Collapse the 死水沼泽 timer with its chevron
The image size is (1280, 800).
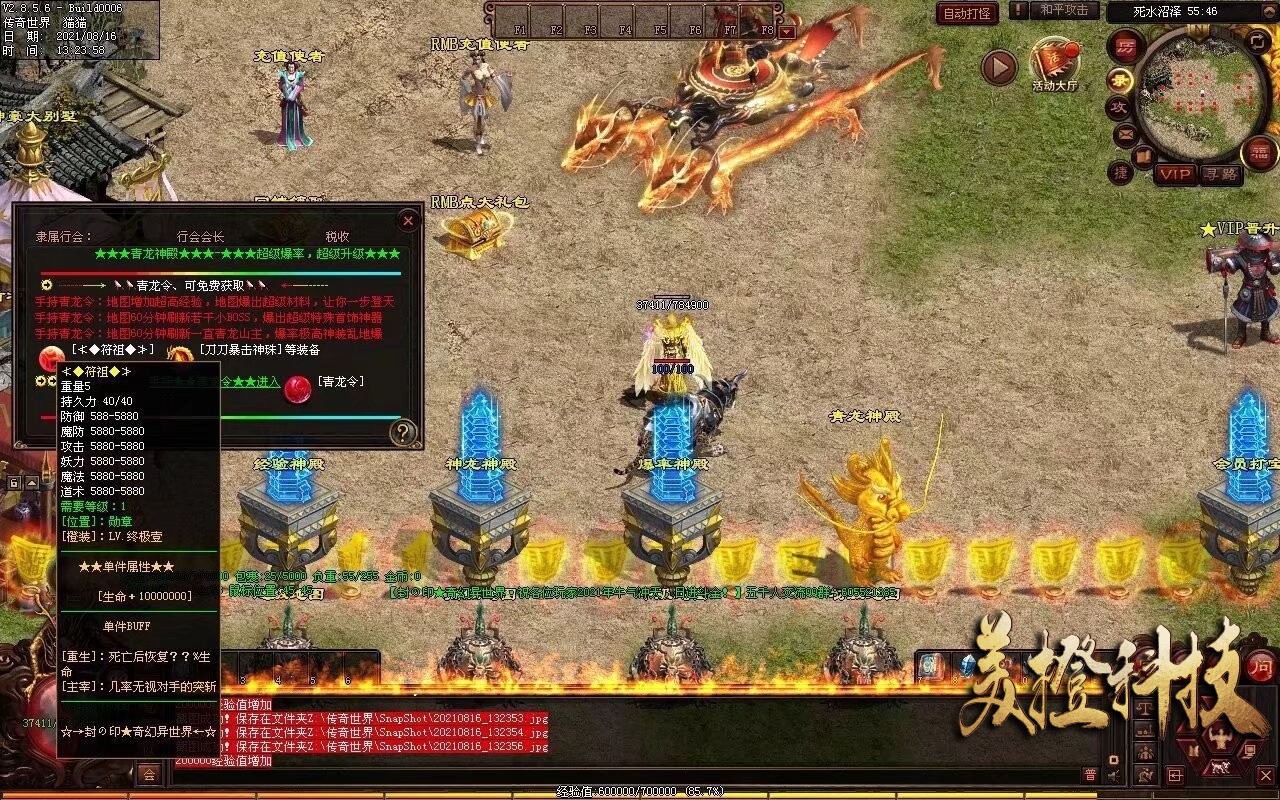pos(1268,10)
